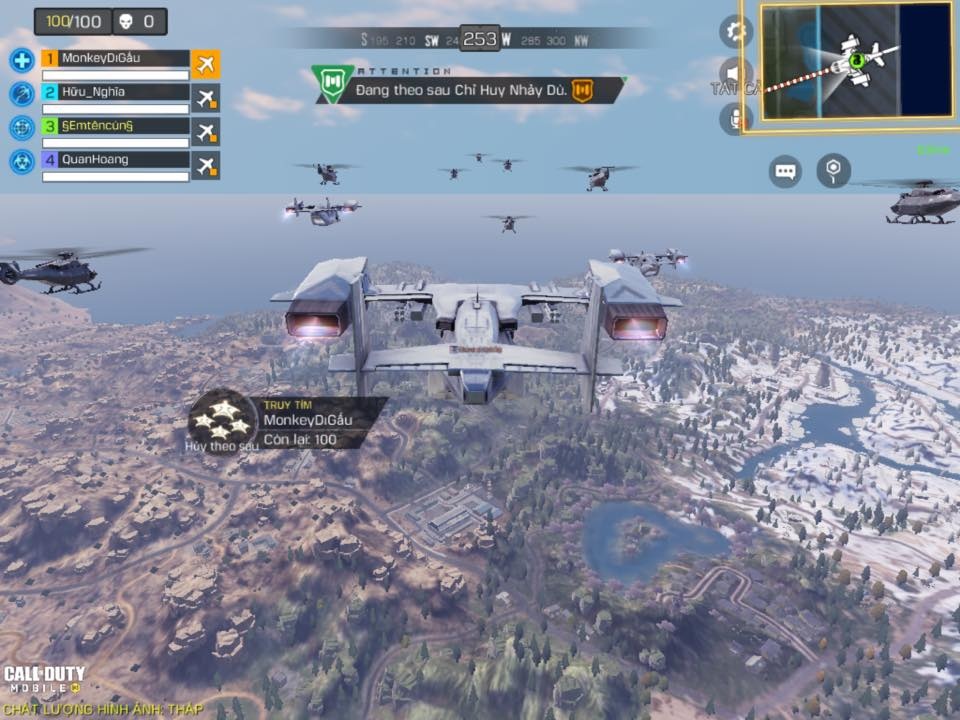The image size is (960, 720).
Task: Select teammate §Emtêncún§ in squad list
Action: (x=115, y=127)
